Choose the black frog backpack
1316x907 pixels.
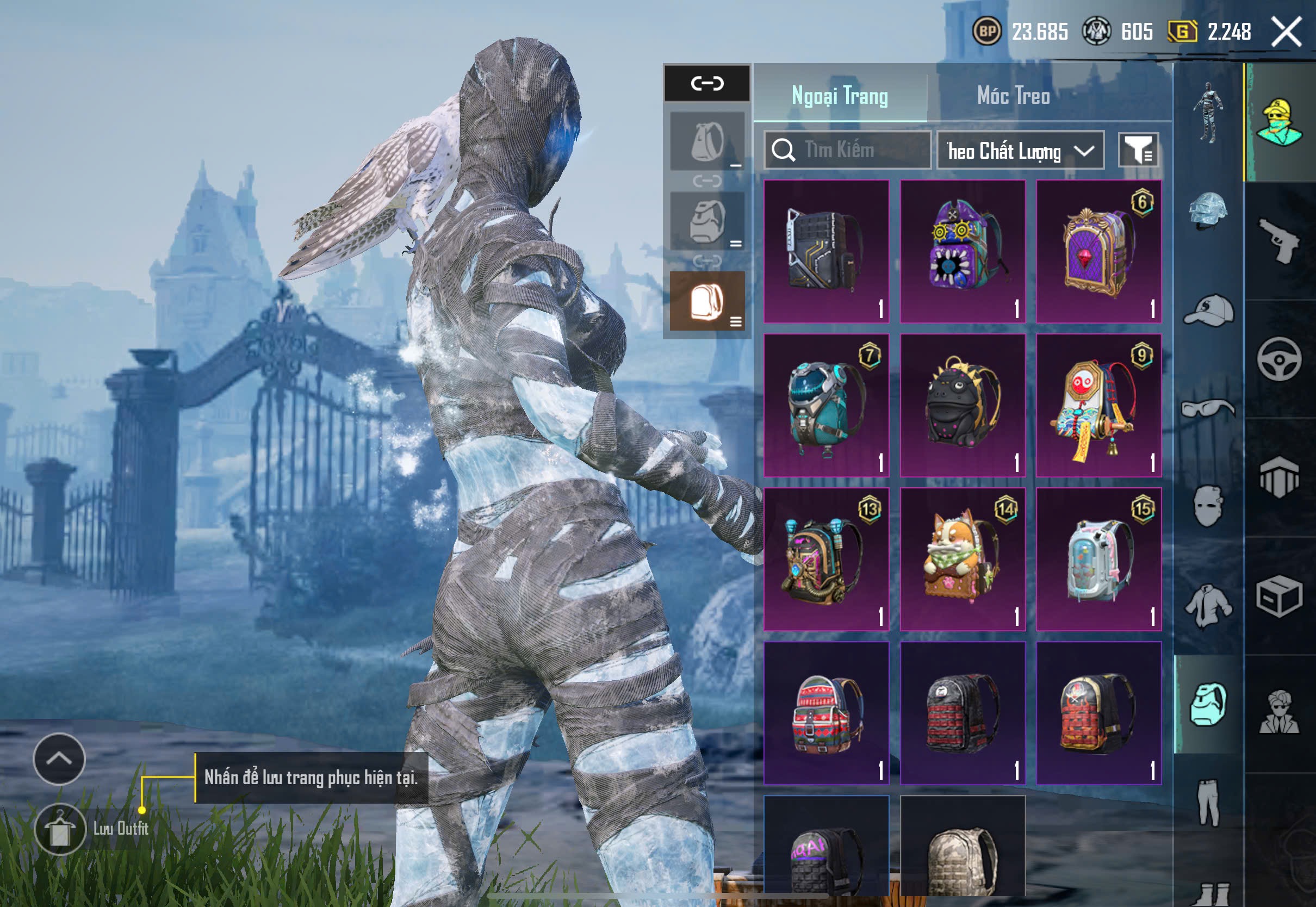point(963,405)
